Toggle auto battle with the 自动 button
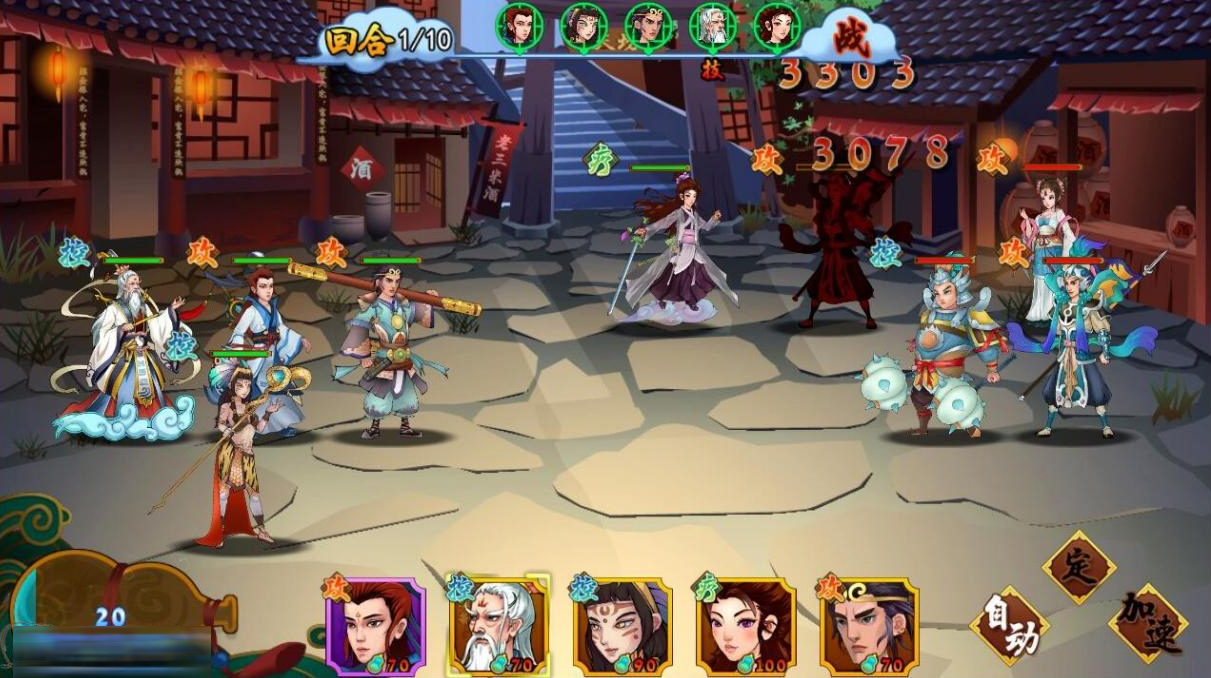The height and width of the screenshot is (678, 1211). coord(1009,626)
